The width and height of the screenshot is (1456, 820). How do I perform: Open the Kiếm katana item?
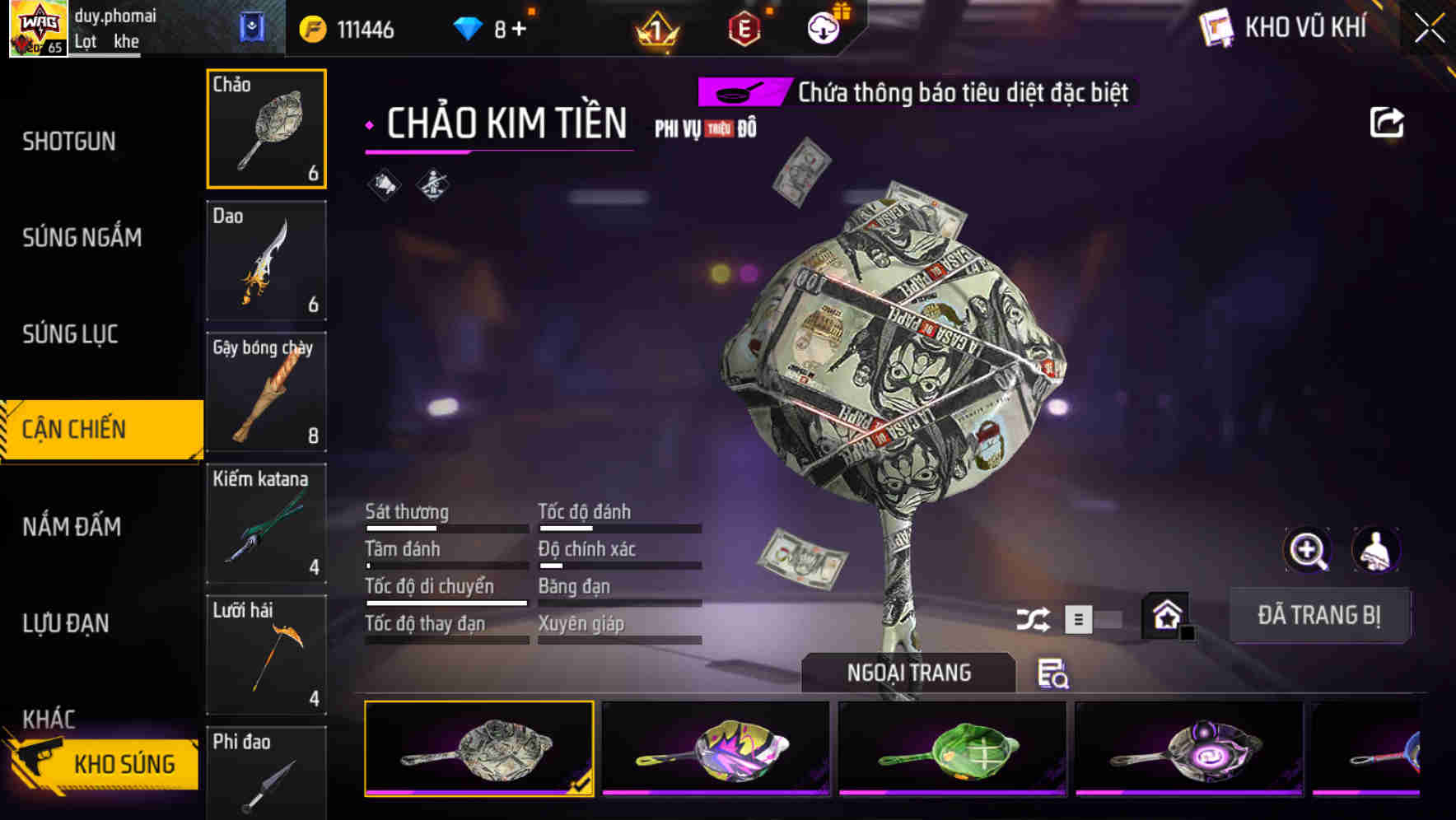tap(266, 524)
